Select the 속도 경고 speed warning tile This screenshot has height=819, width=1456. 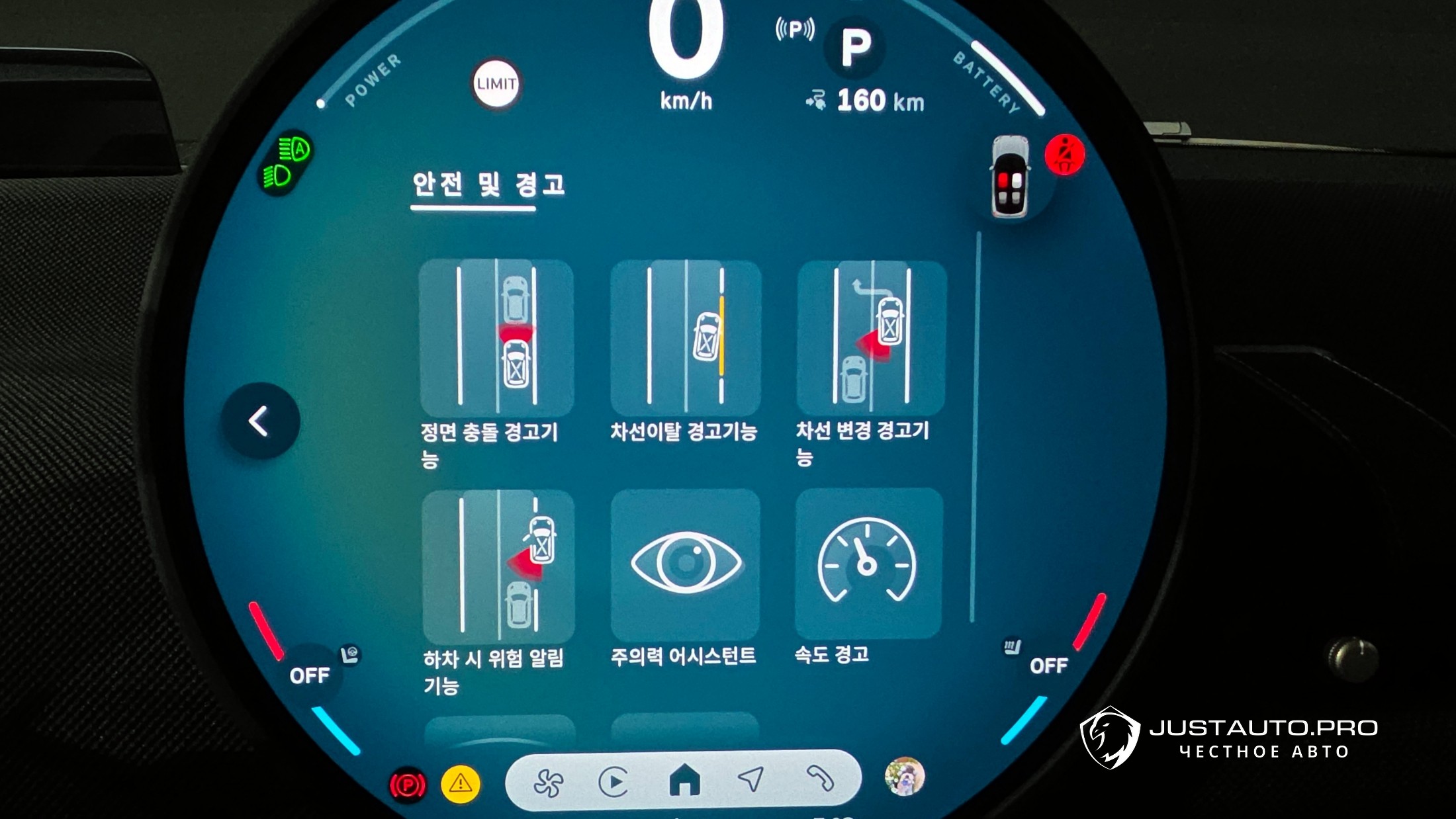click(x=868, y=564)
